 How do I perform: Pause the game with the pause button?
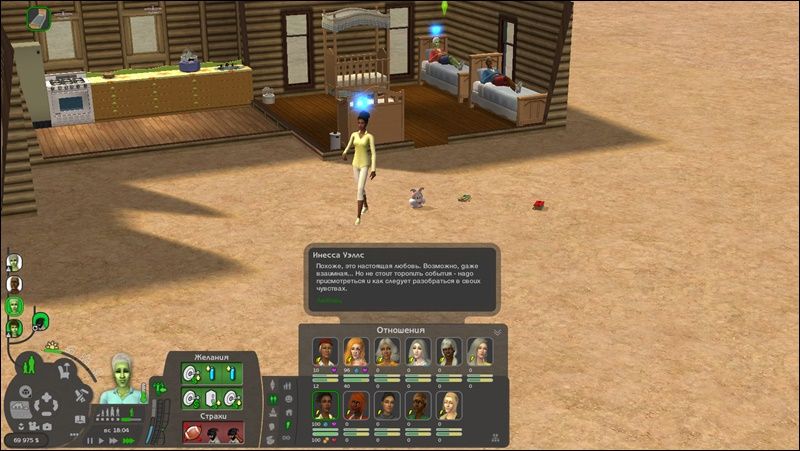pos(90,440)
